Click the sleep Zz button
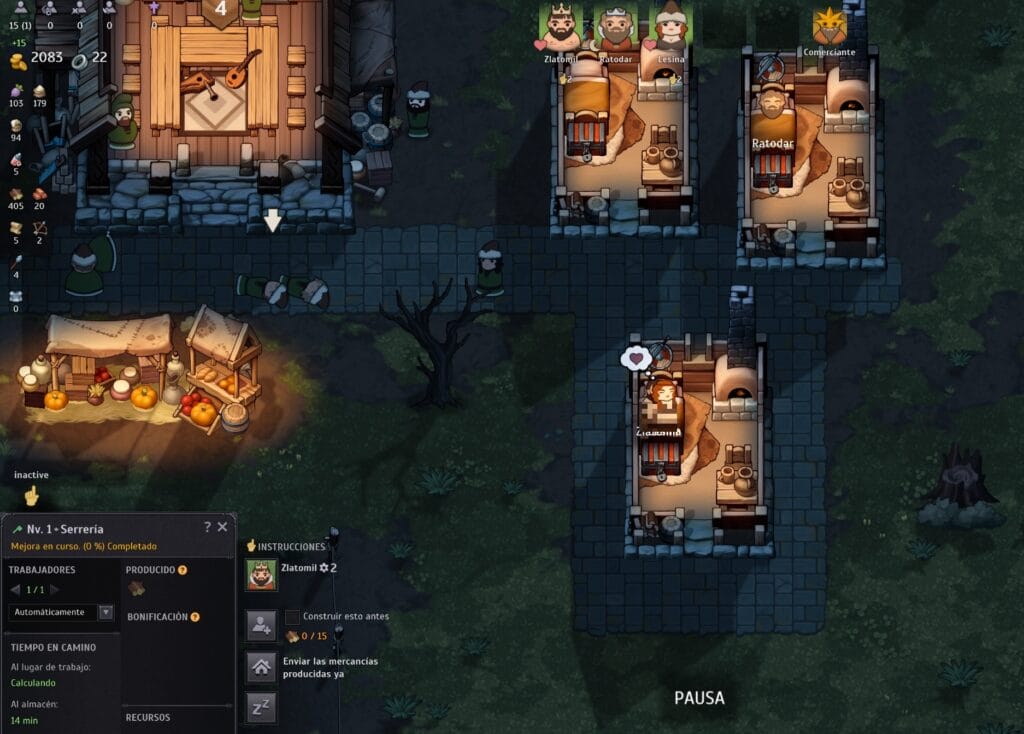This screenshot has width=1024, height=734. tap(261, 708)
